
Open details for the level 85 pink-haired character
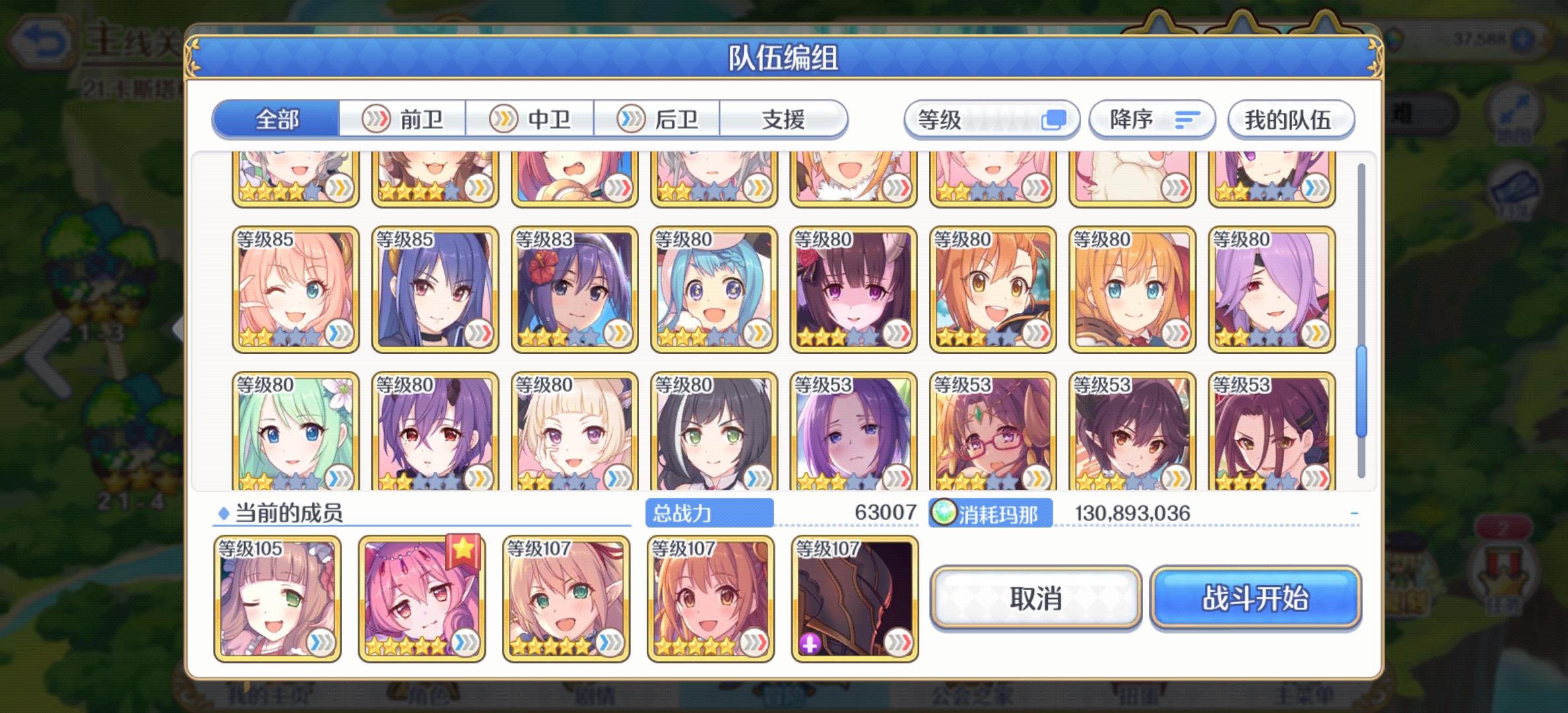point(295,290)
